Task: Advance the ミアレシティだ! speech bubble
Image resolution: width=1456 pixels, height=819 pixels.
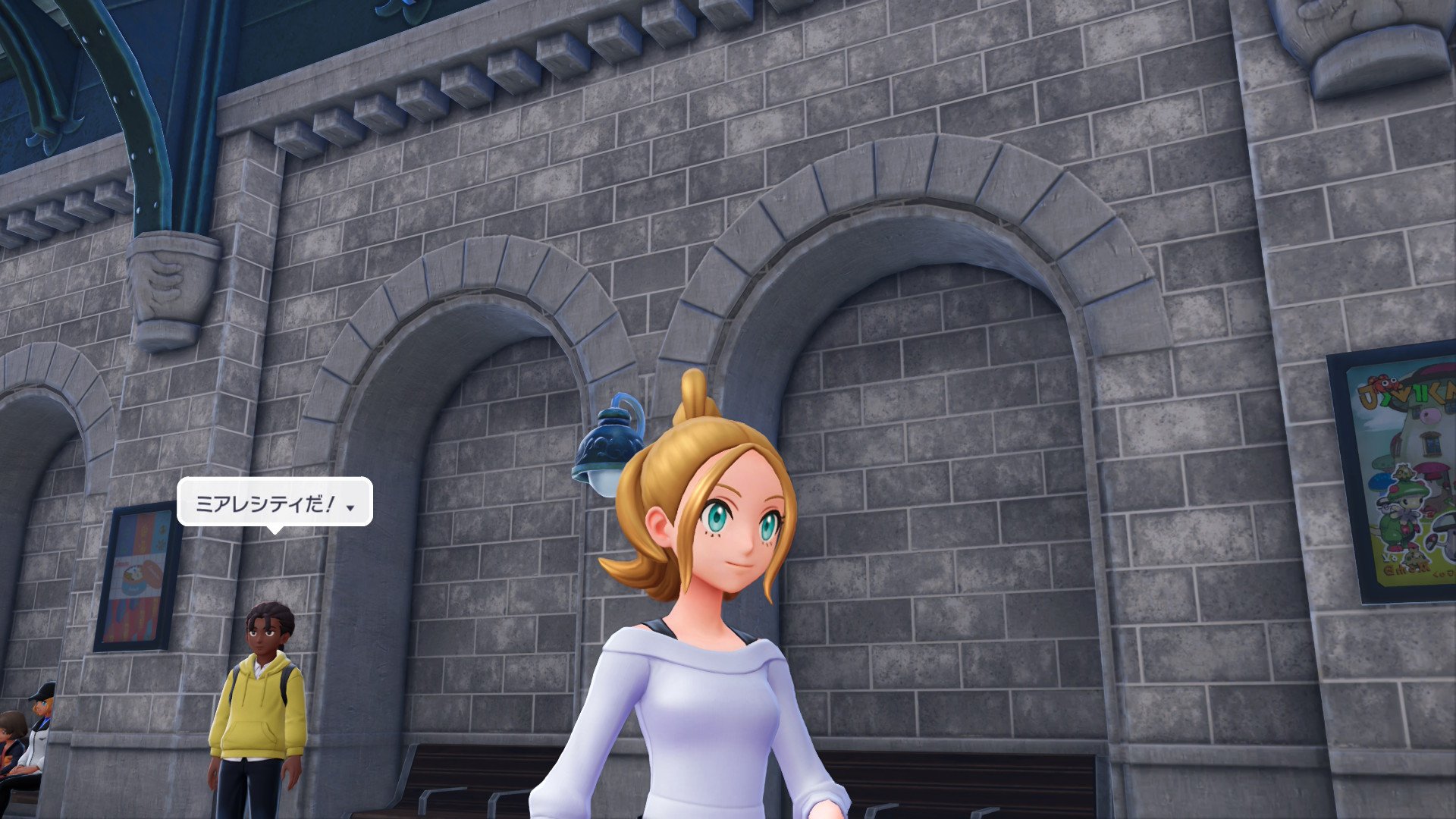Action: (x=350, y=507)
